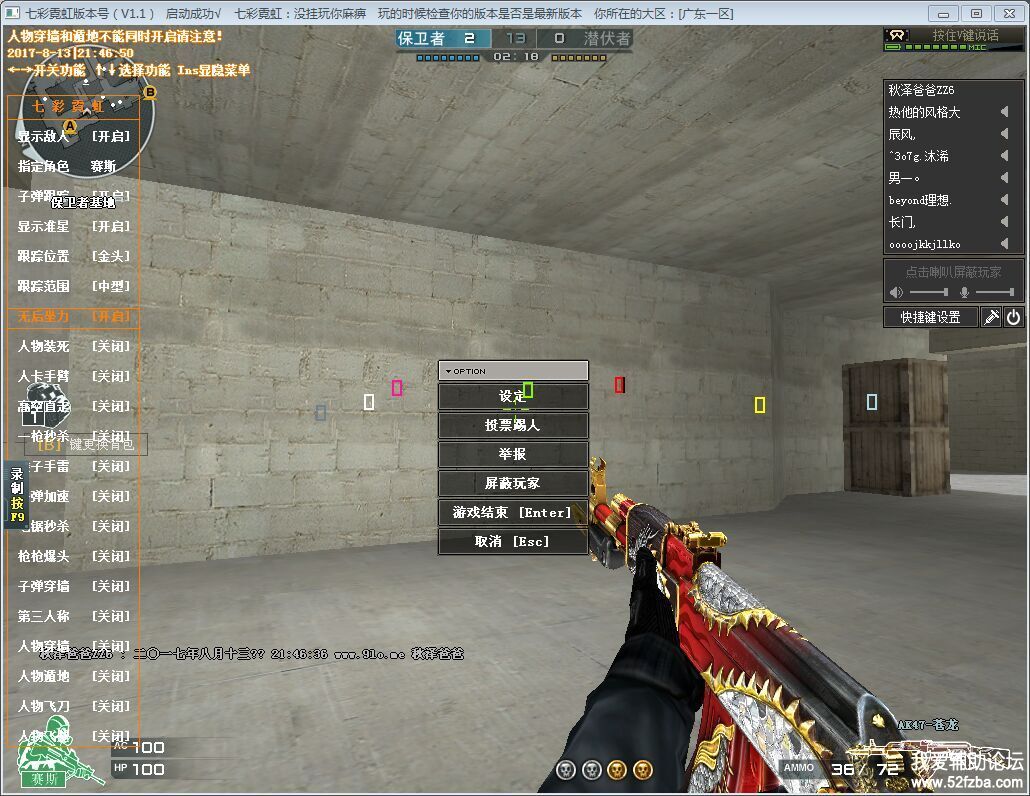Choose 投票踢人 vote kick
Screen dimensions: 1030x796
point(513,426)
